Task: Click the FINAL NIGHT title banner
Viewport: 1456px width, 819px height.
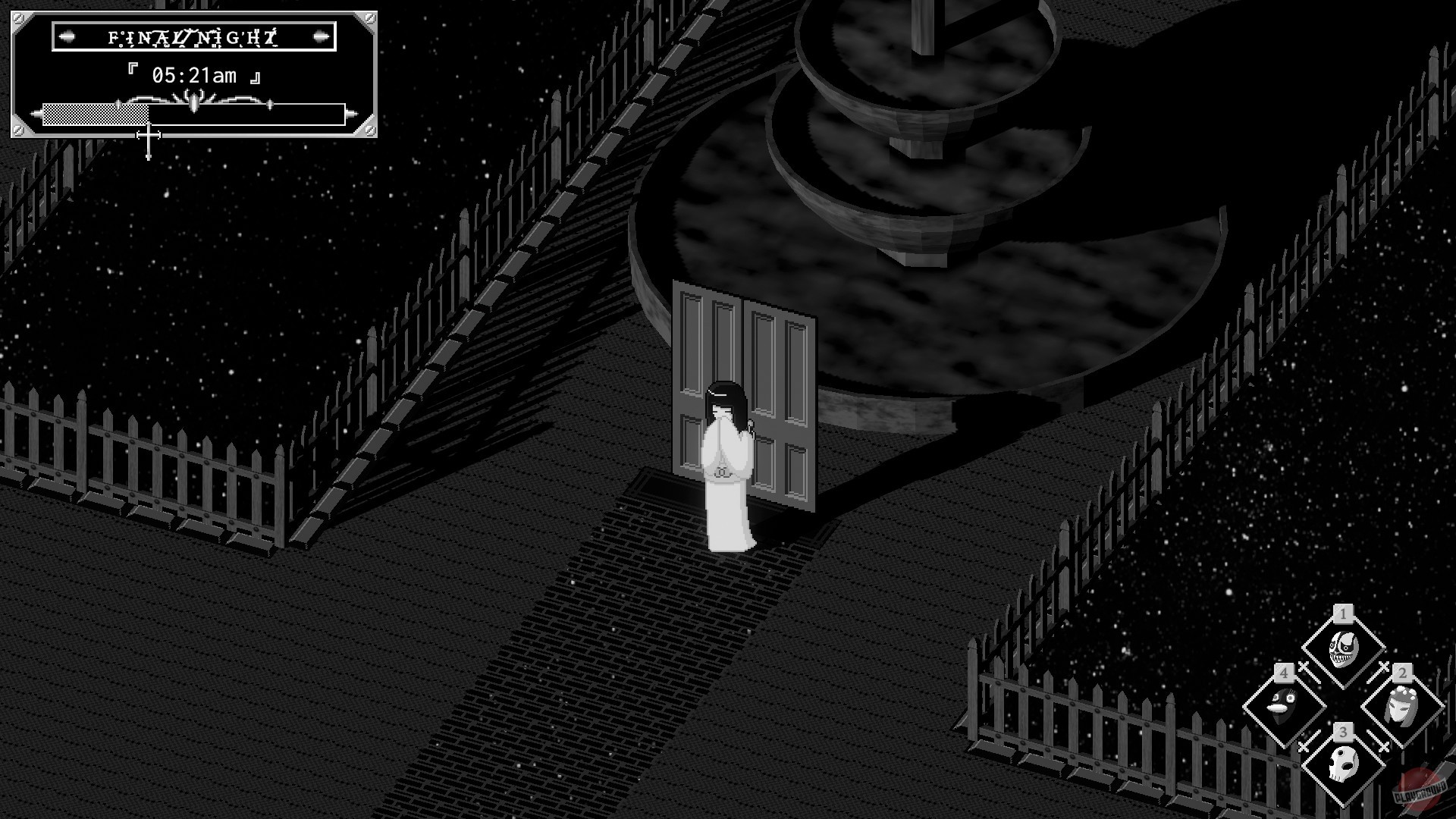Action: pos(193,37)
